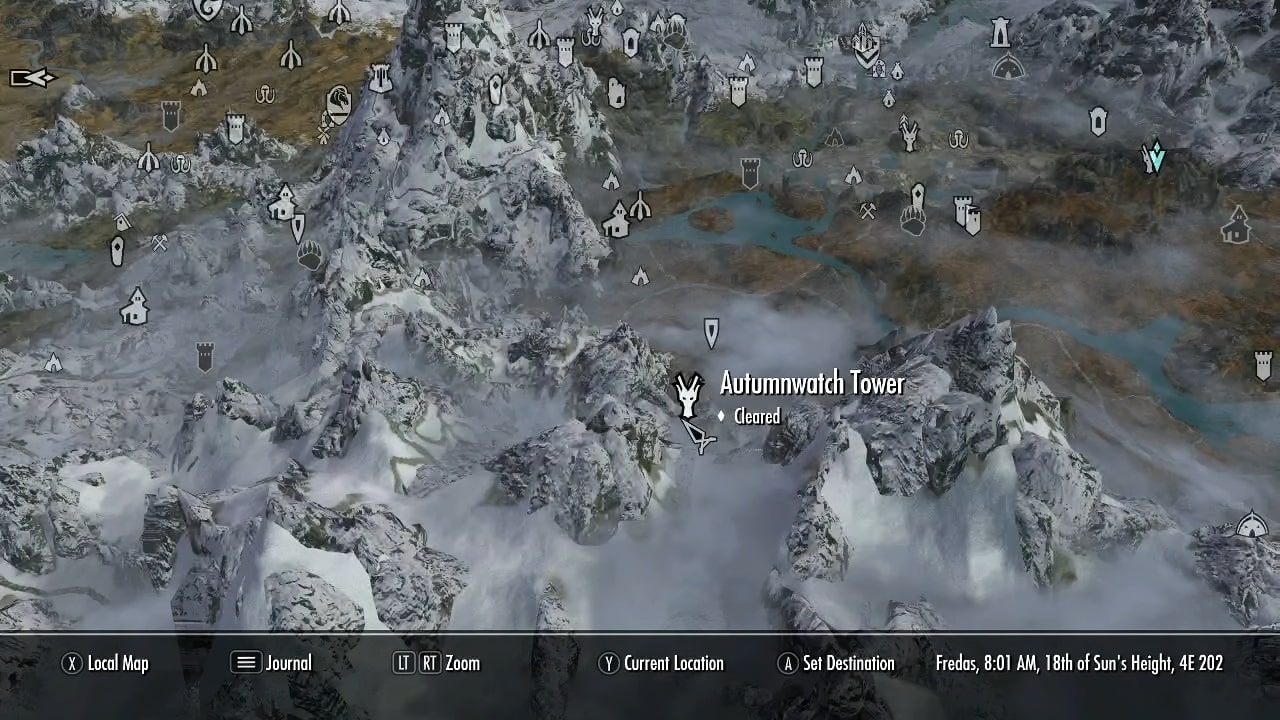
Task: Click the Cleared label under Autumnwatch Tower
Action: click(x=755, y=417)
